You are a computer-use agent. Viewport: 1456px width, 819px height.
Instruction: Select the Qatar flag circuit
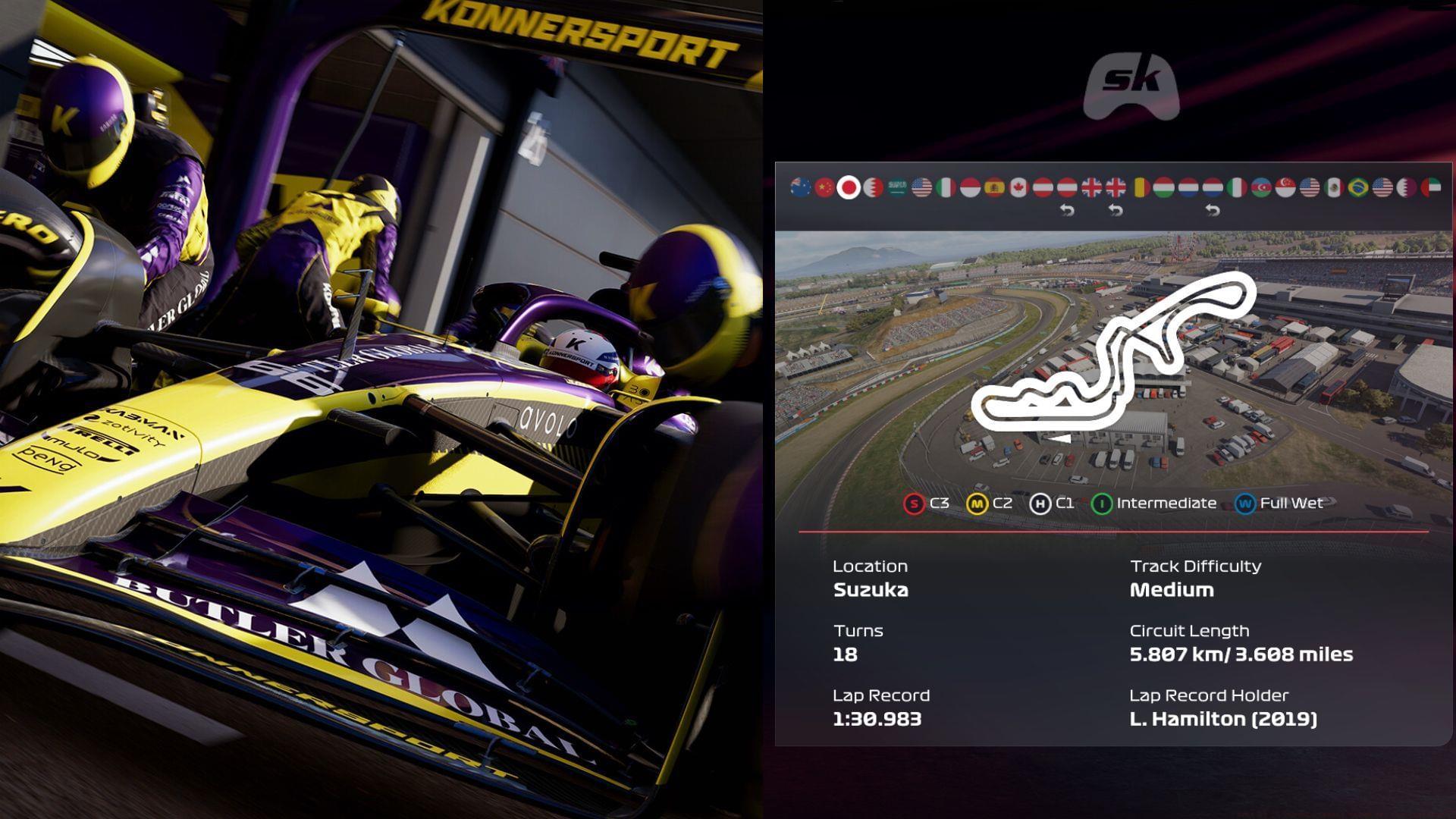coord(1407,187)
